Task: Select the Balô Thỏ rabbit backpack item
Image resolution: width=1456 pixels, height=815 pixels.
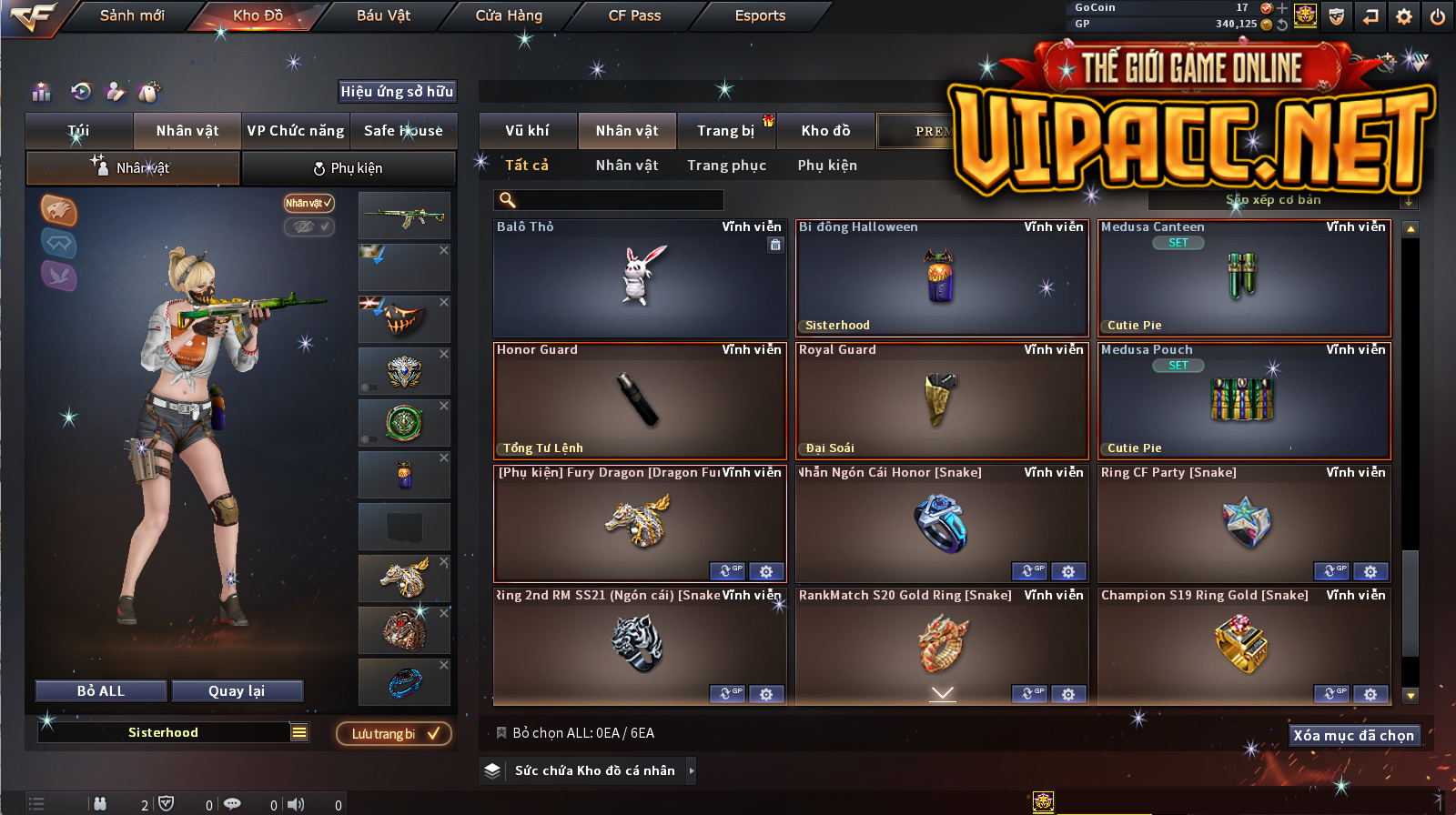Action: [x=639, y=278]
